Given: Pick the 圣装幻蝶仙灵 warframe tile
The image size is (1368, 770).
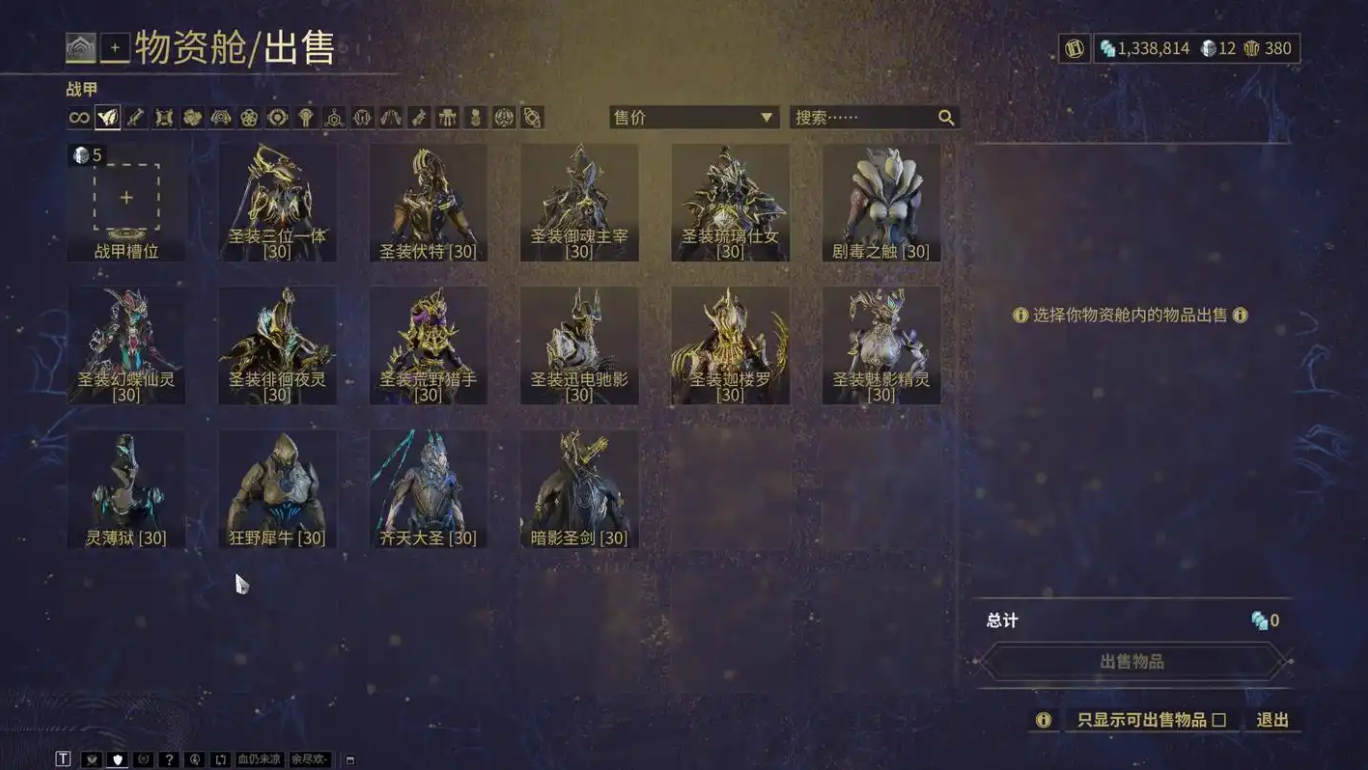Looking at the screenshot, I should point(126,345).
